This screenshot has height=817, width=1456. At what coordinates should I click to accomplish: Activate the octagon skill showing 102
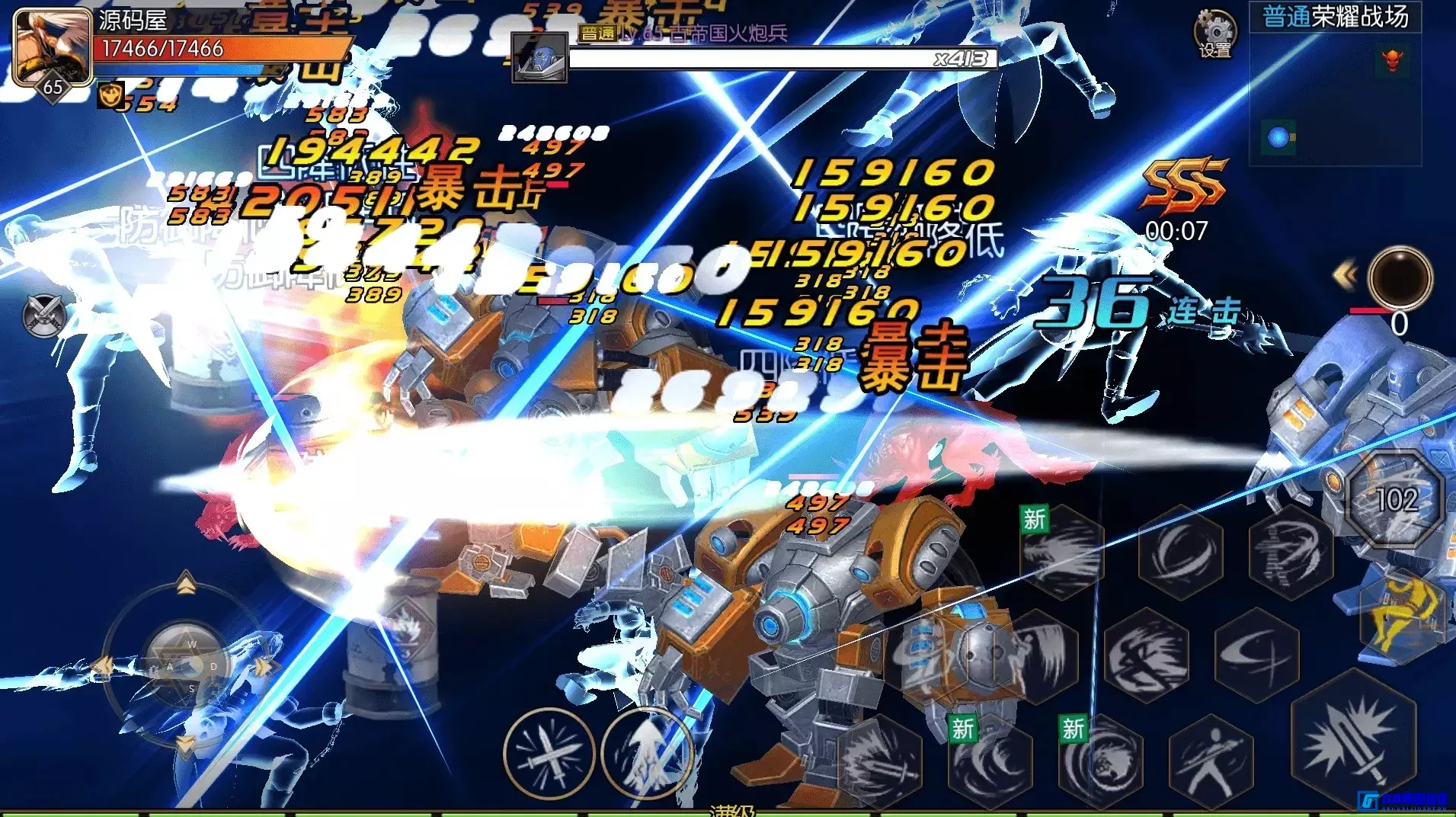click(x=1396, y=499)
